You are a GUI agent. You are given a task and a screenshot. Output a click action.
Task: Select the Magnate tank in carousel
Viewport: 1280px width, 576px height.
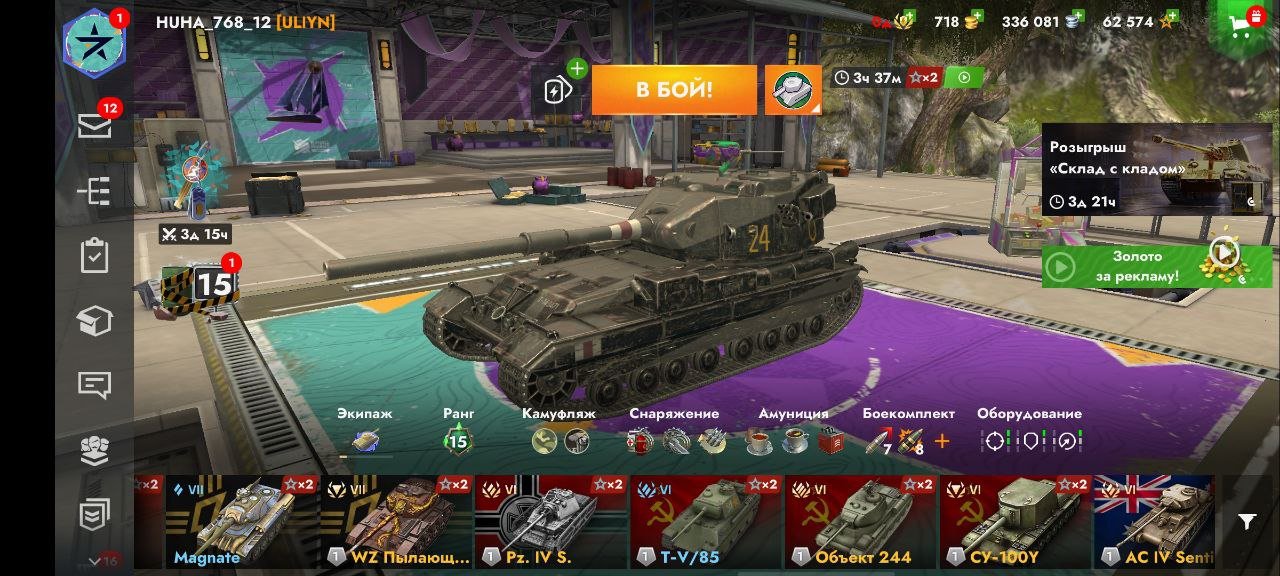click(x=242, y=522)
